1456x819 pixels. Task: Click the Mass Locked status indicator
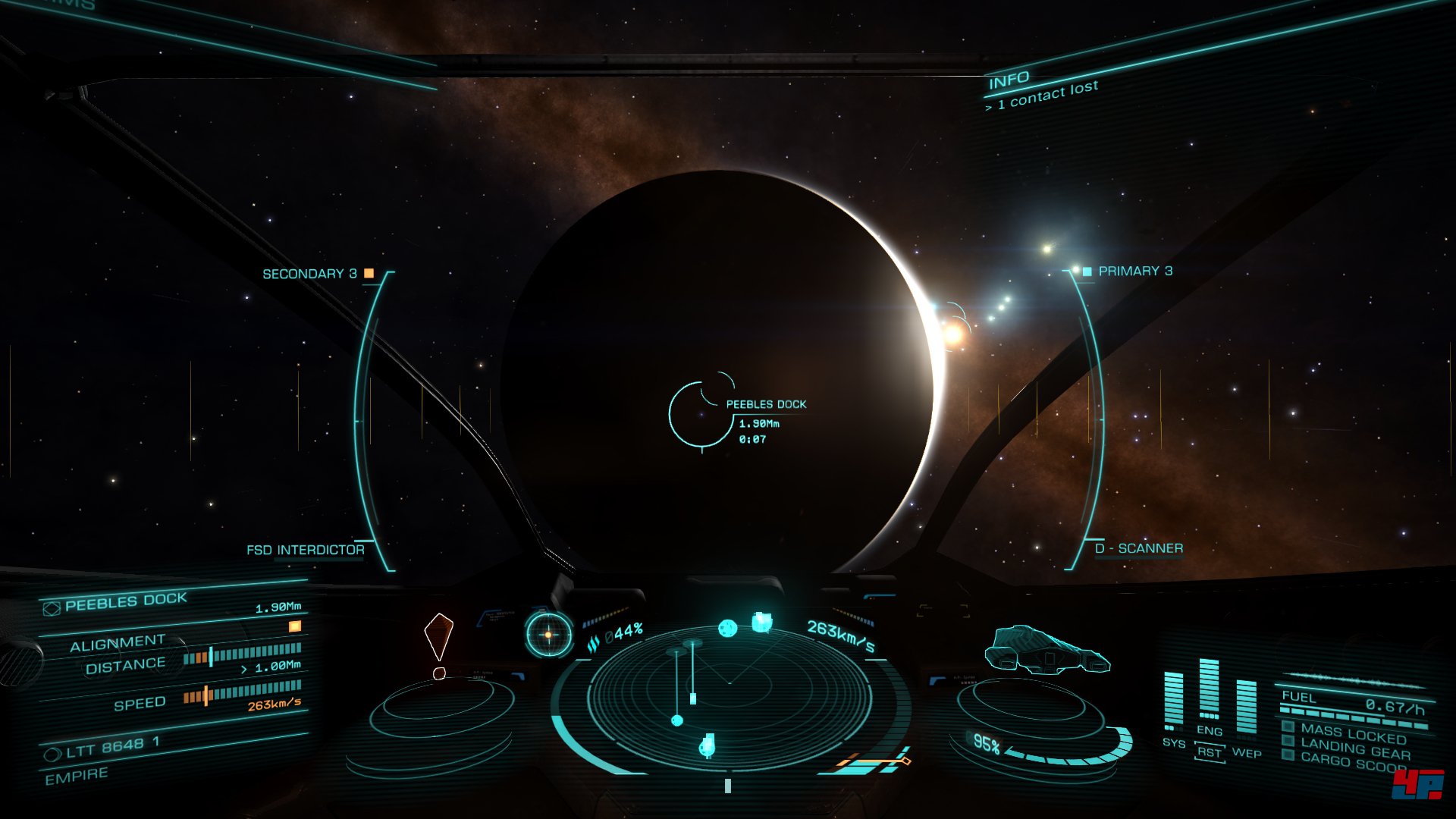(x=1352, y=733)
